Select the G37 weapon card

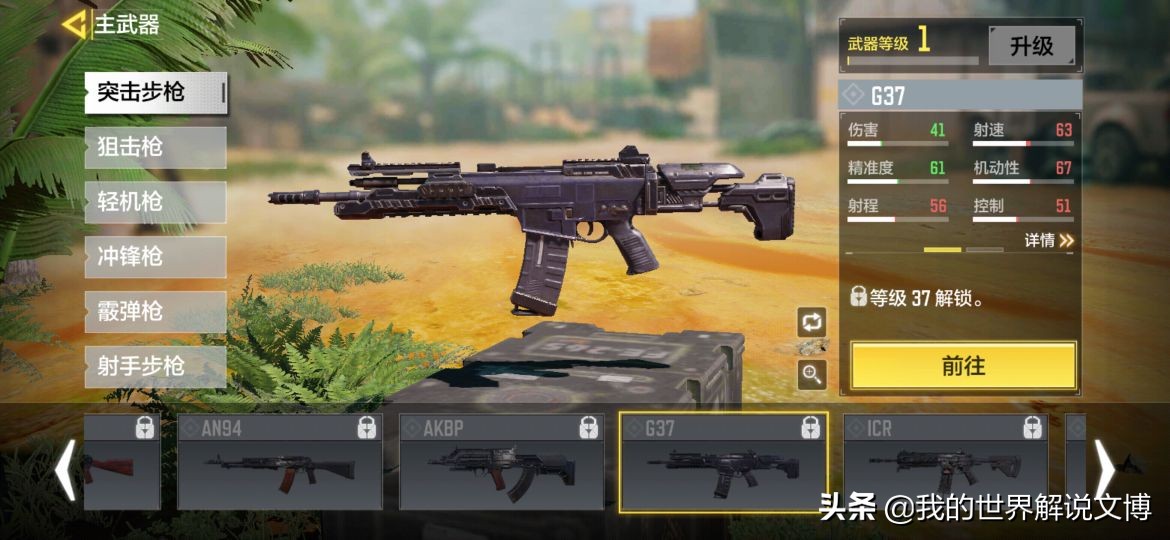pyautogui.click(x=723, y=462)
